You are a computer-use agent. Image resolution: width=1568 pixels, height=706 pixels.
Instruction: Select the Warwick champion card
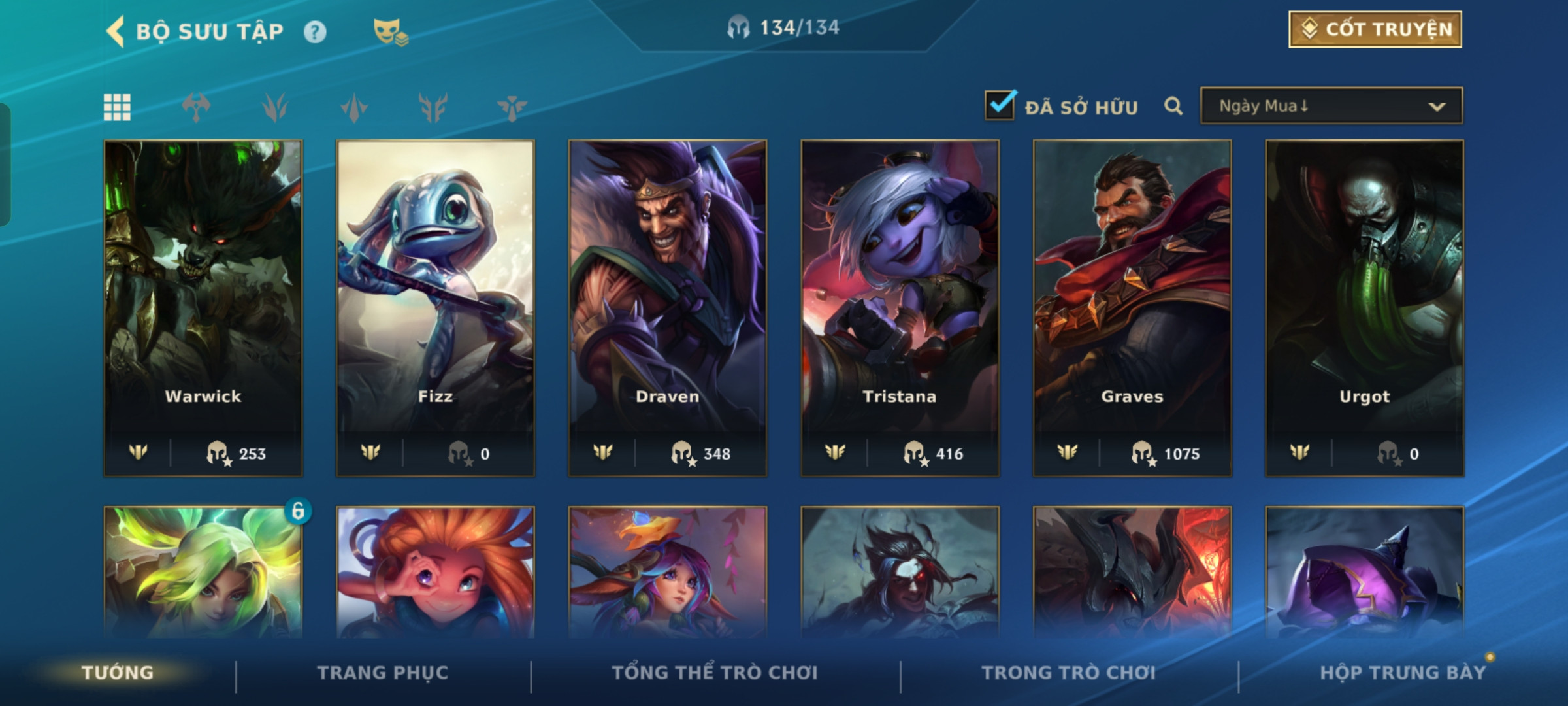pyautogui.click(x=203, y=307)
